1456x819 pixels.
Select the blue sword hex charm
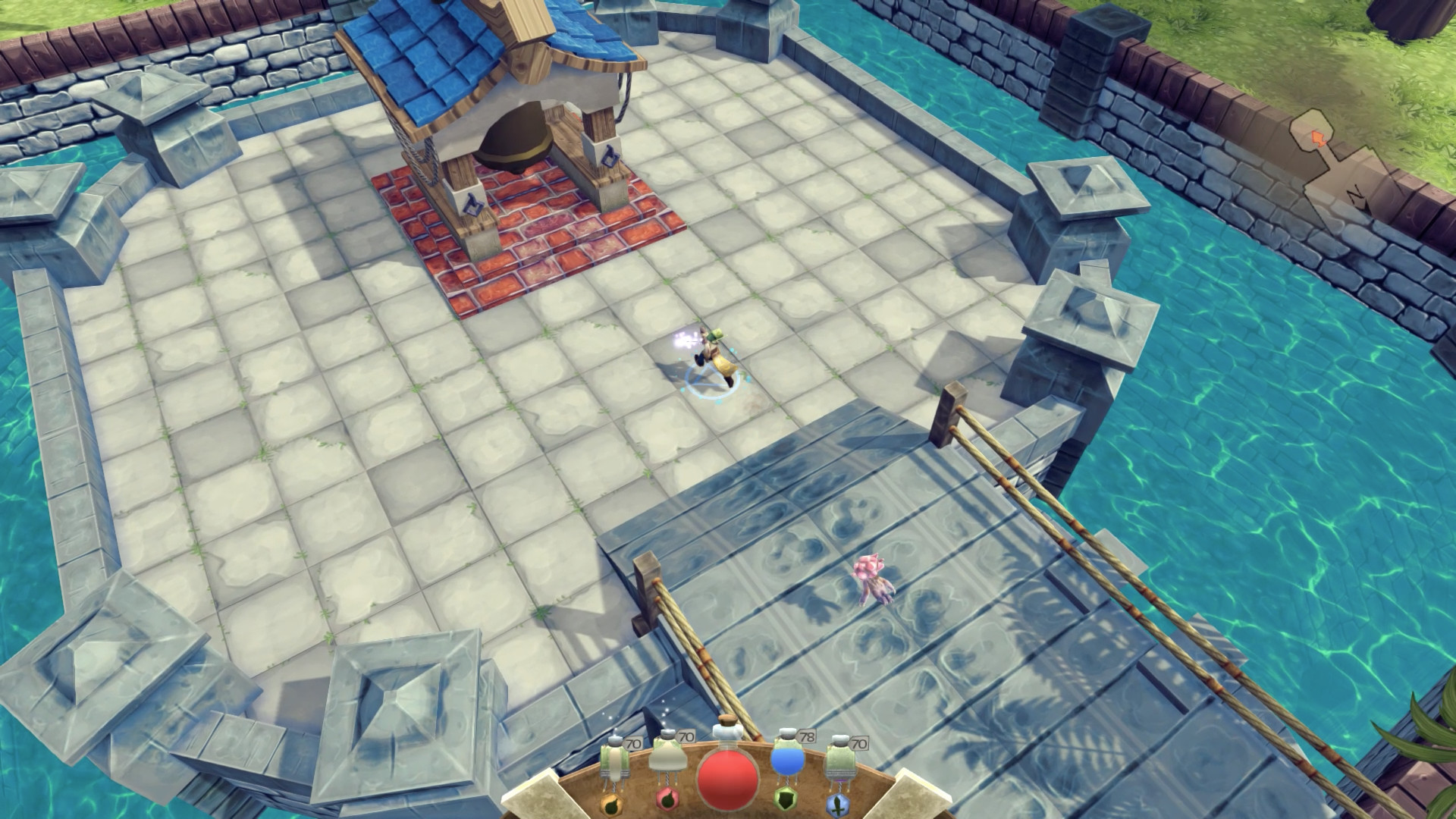[838, 804]
